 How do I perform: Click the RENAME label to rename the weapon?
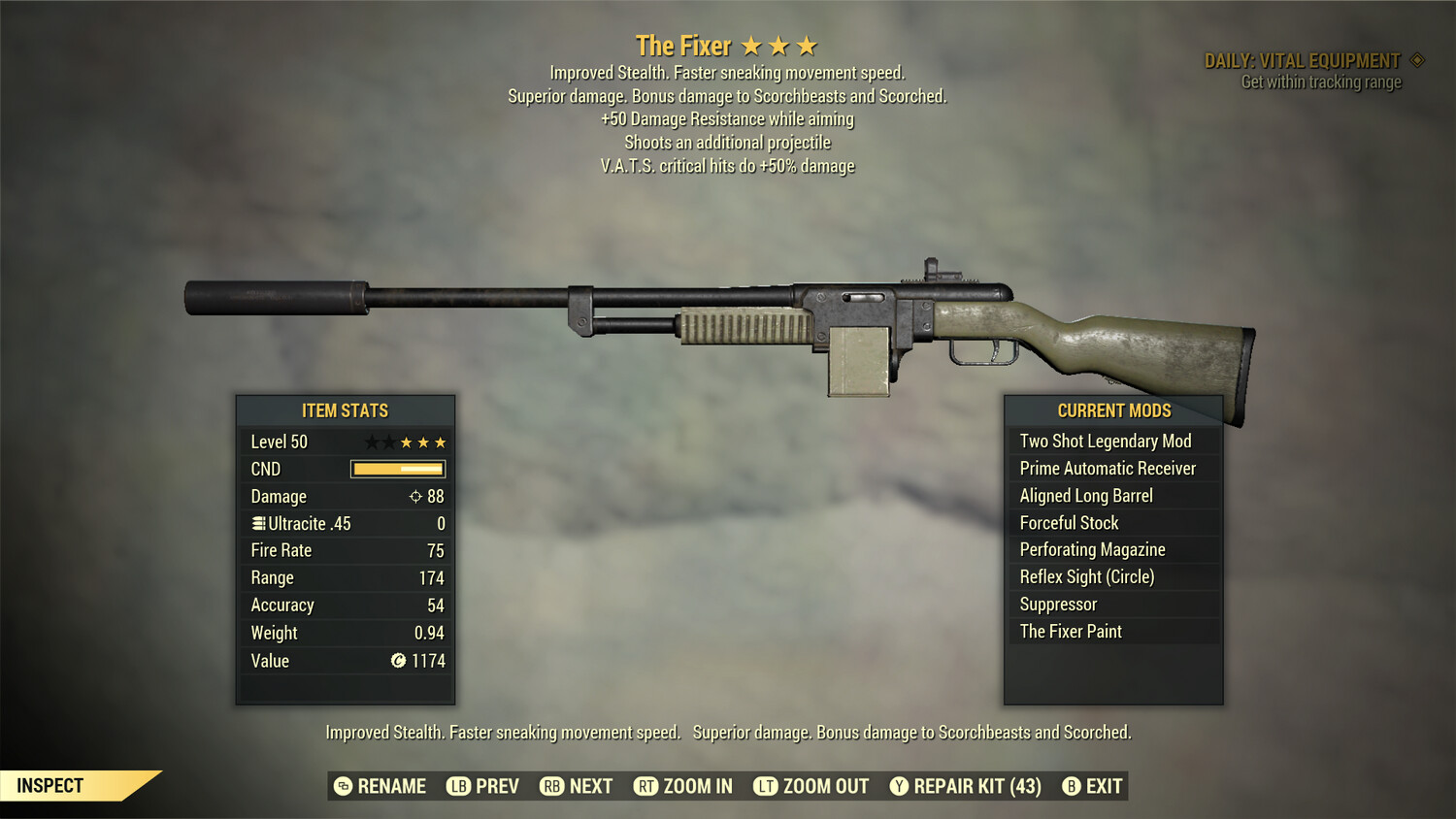[x=391, y=786]
